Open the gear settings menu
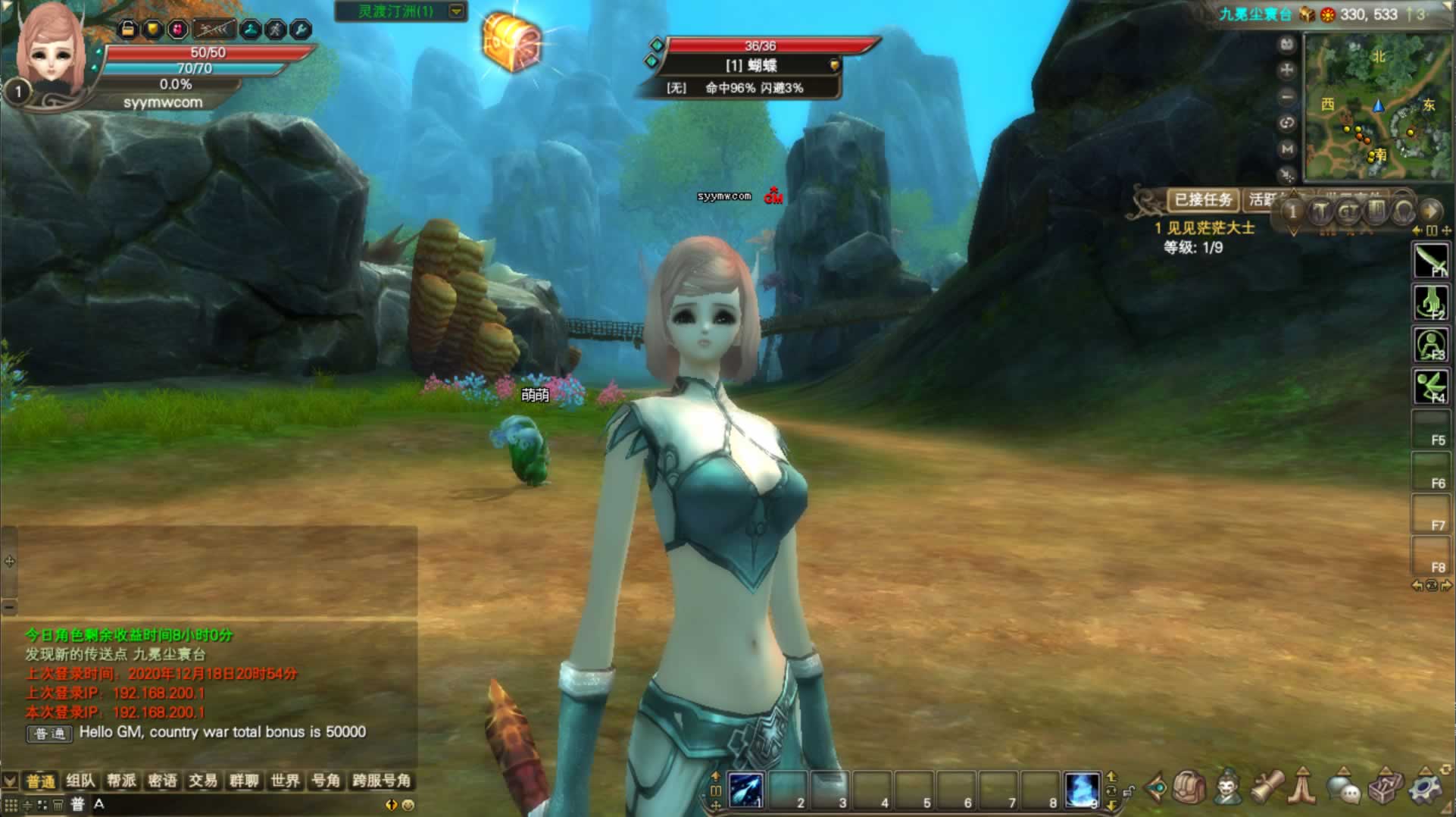Image resolution: width=1456 pixels, height=817 pixels. point(1426,788)
